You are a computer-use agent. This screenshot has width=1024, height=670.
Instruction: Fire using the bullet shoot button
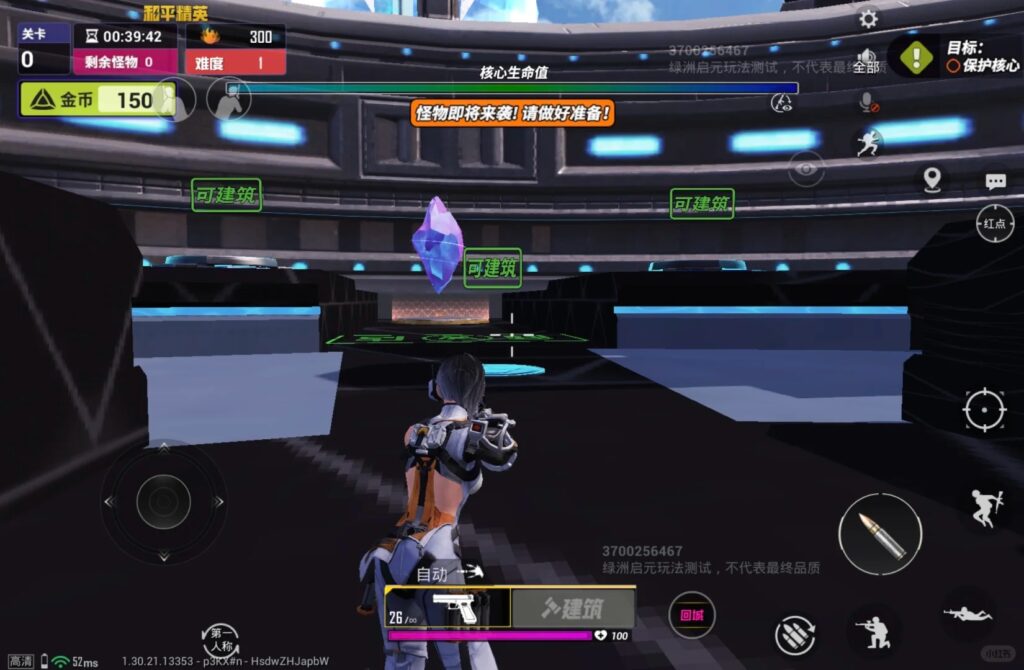pyautogui.click(x=880, y=534)
